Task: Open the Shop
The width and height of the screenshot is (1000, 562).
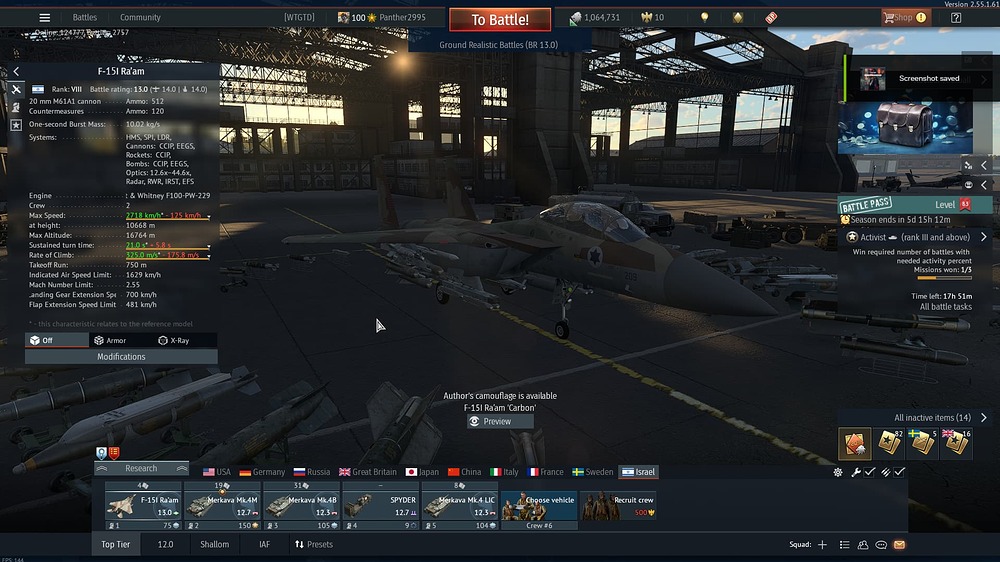Action: (x=903, y=17)
